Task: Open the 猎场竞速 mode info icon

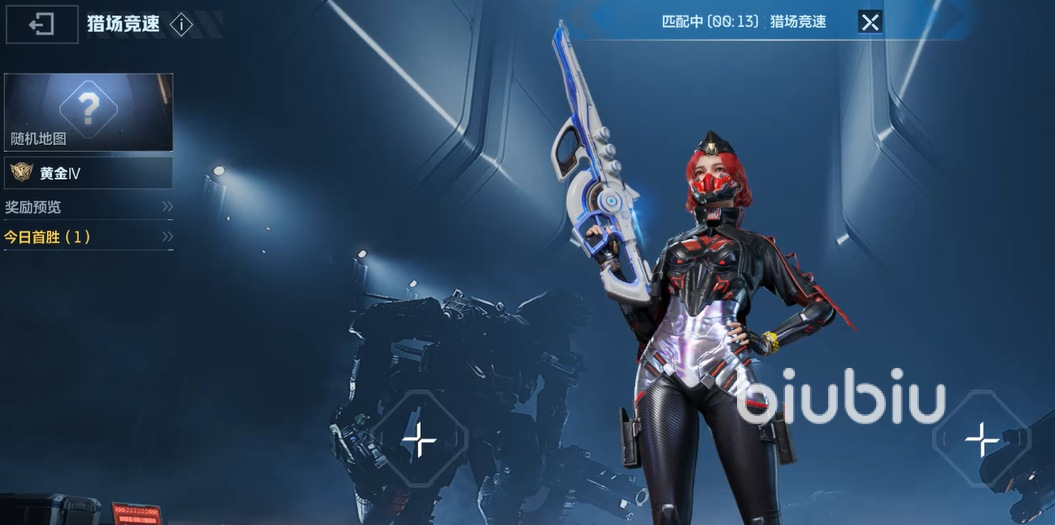Action: tap(181, 25)
